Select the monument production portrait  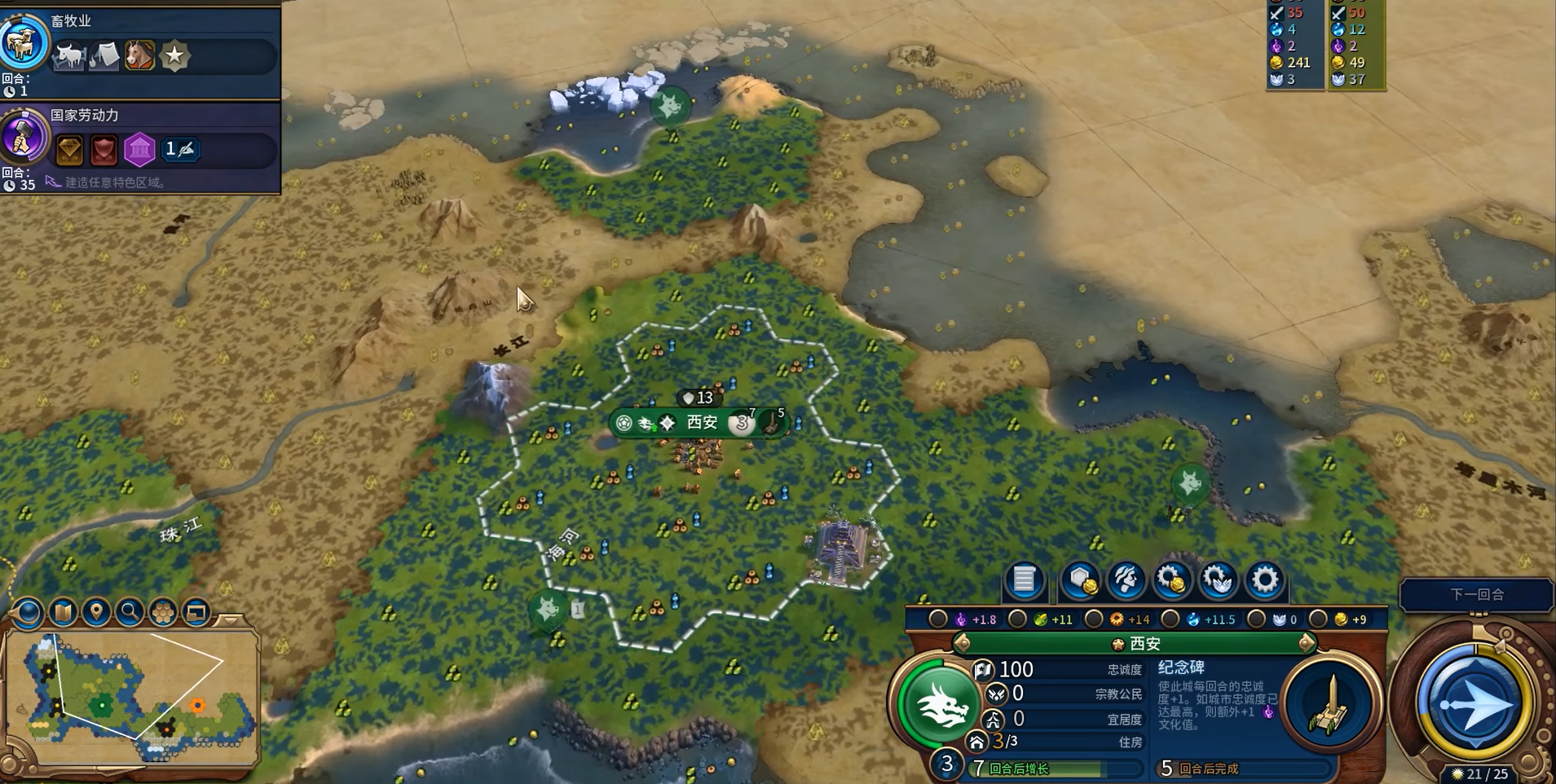[x=1330, y=704]
